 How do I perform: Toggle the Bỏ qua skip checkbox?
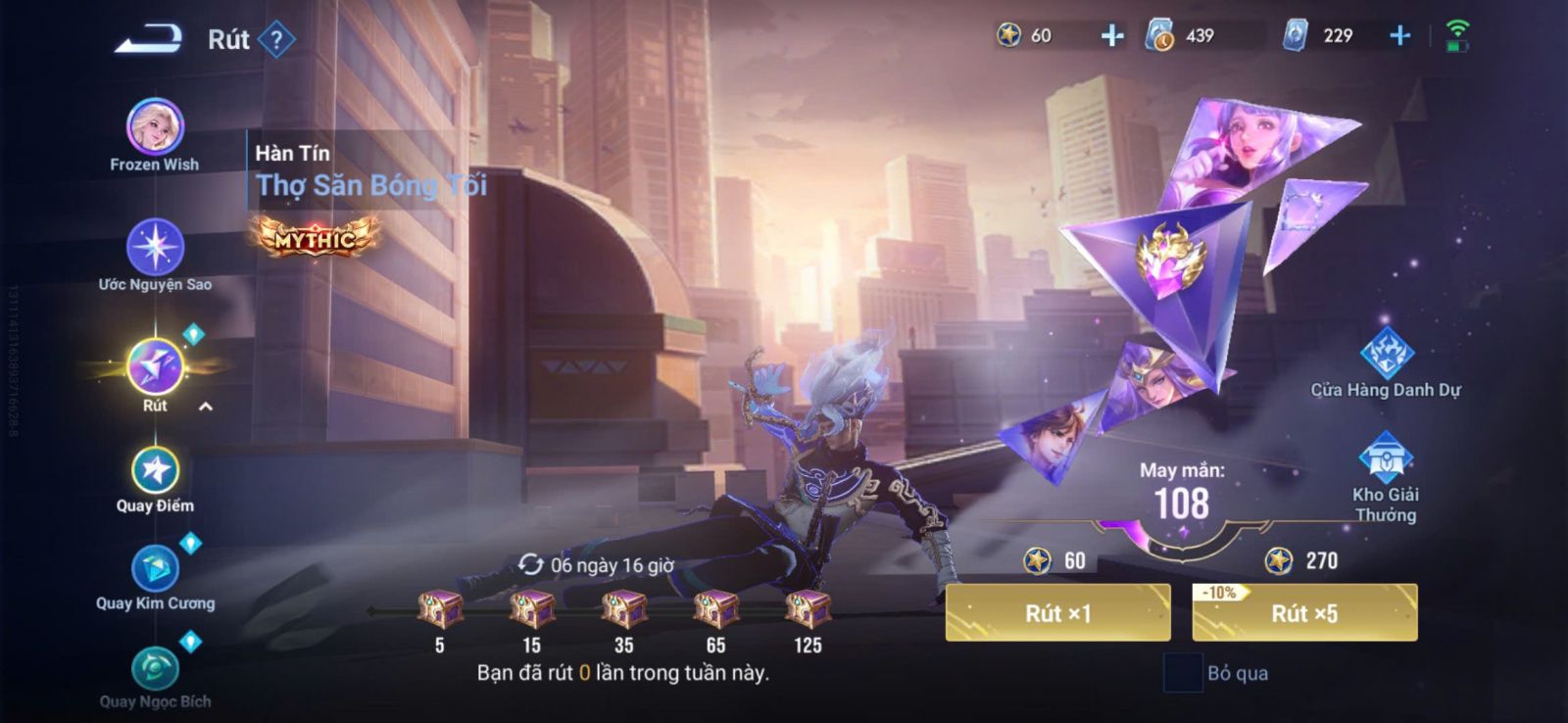coord(1183,673)
